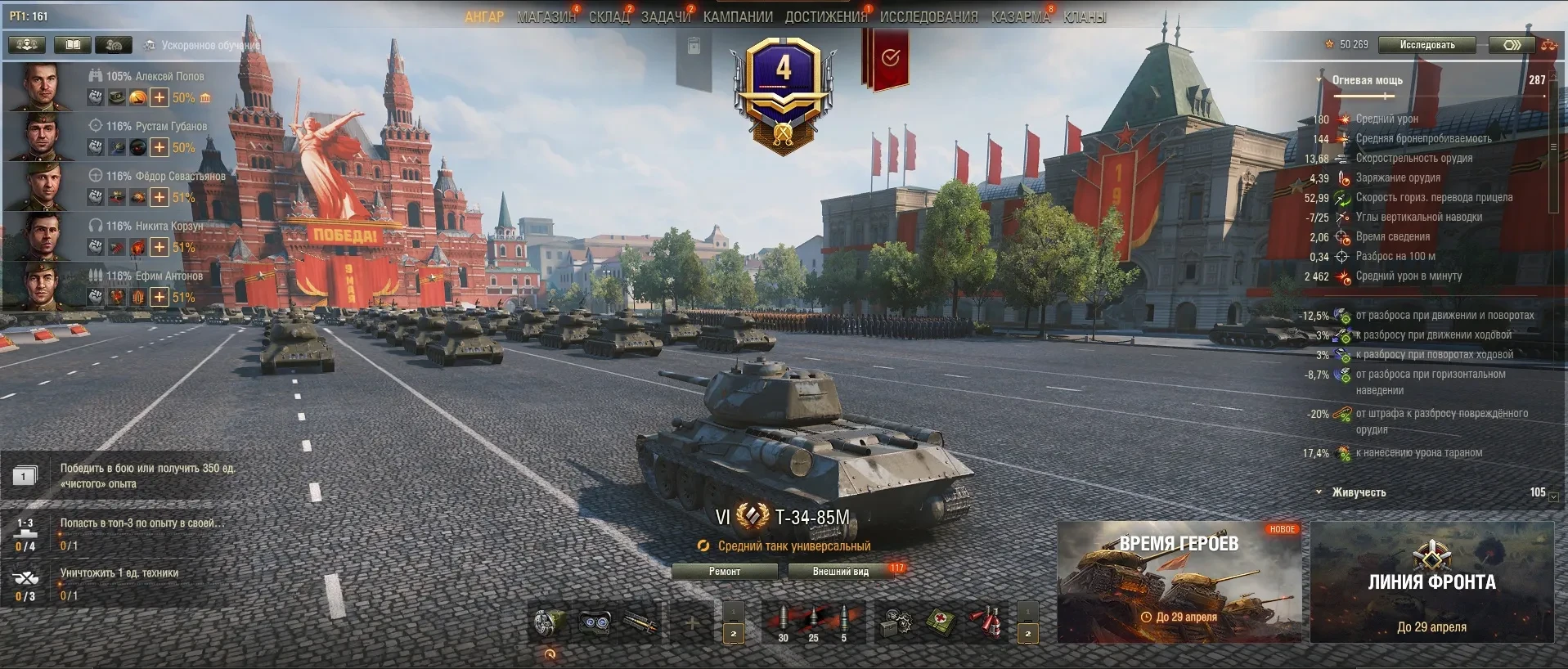Open the Магазин shop tab
This screenshot has width=1568, height=669.
point(546,17)
